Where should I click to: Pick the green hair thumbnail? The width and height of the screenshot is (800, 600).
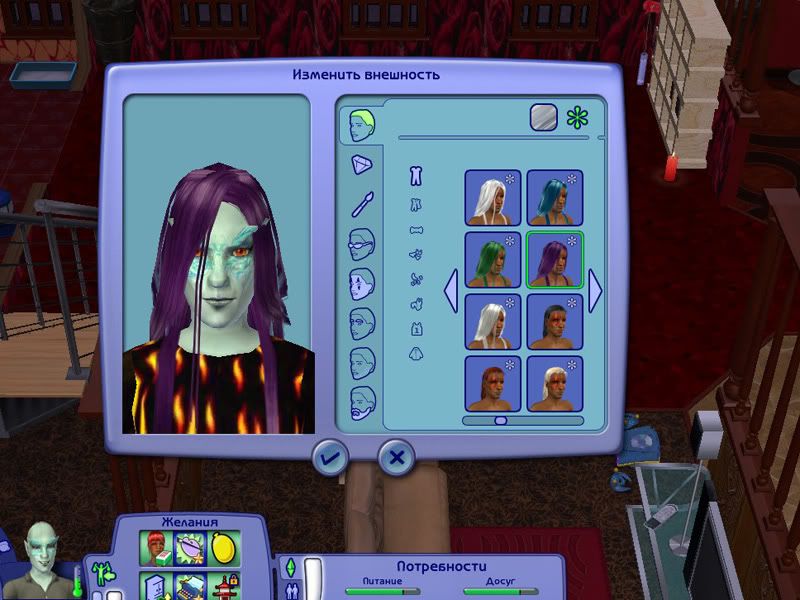pyautogui.click(x=492, y=260)
